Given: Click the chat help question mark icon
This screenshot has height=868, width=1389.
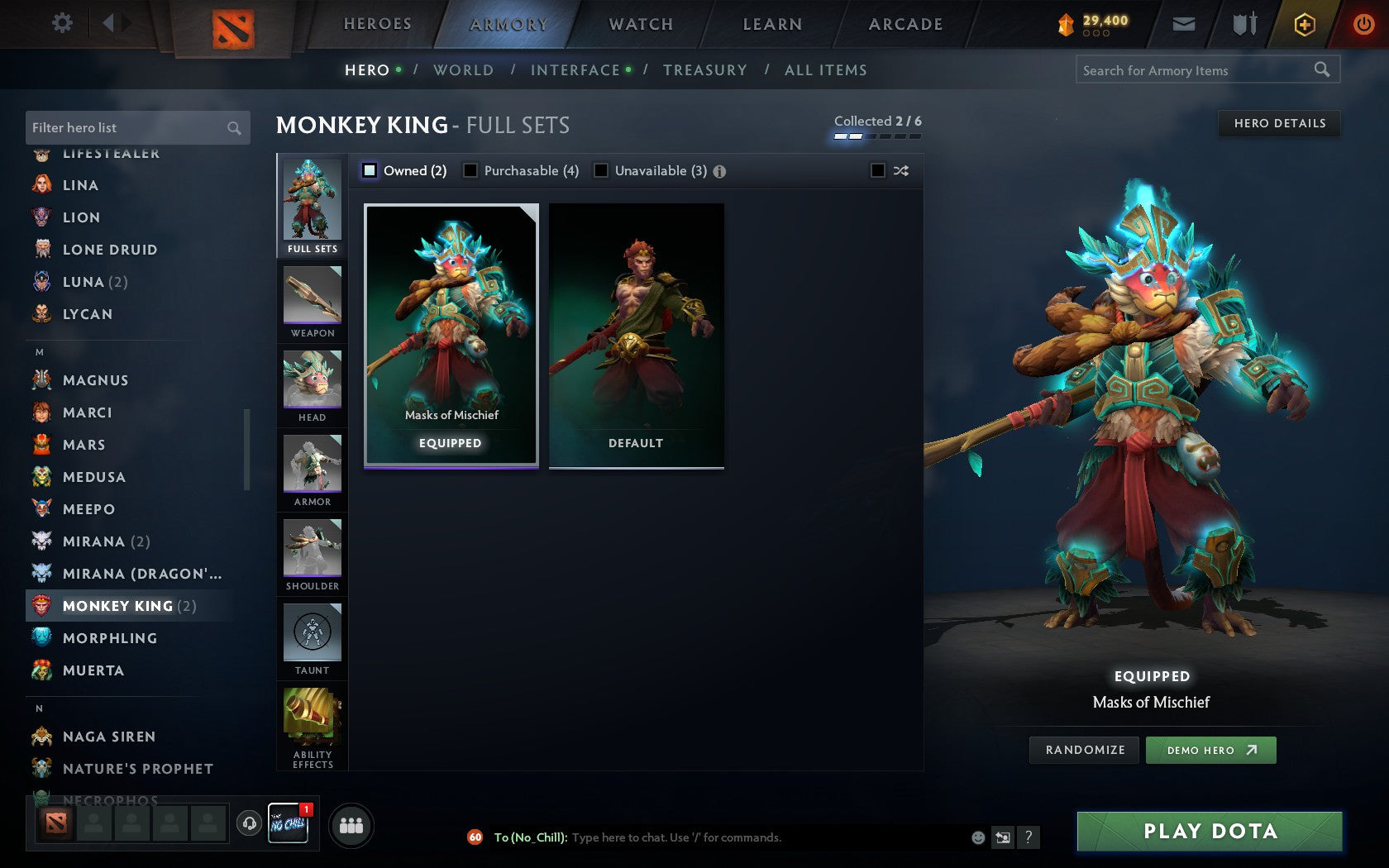Looking at the screenshot, I should 1029,837.
